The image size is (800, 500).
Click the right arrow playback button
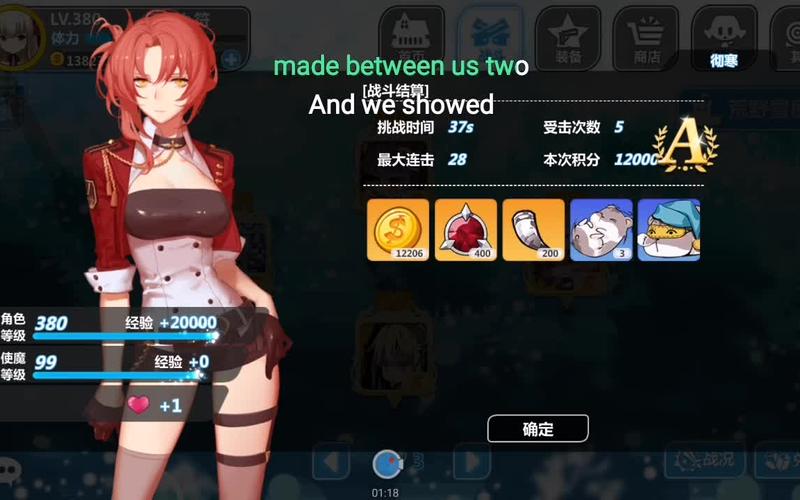pos(472,462)
